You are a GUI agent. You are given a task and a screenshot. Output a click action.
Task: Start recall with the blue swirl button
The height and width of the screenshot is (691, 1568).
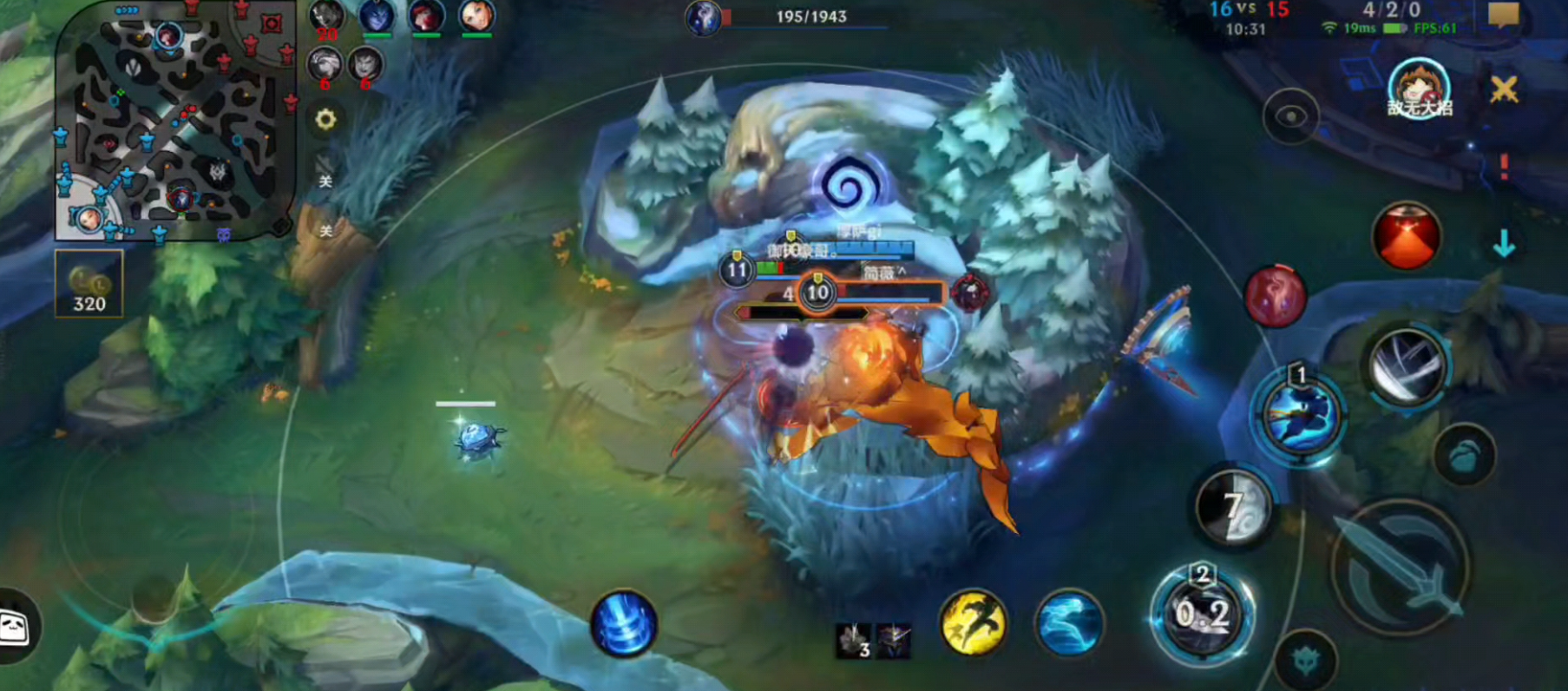[623, 624]
